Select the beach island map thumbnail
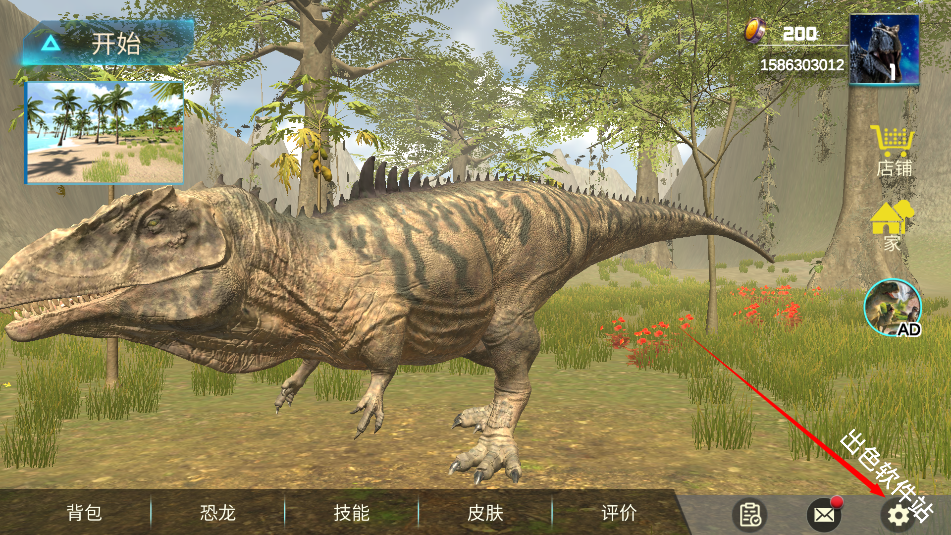This screenshot has height=535, width=951. tap(104, 132)
